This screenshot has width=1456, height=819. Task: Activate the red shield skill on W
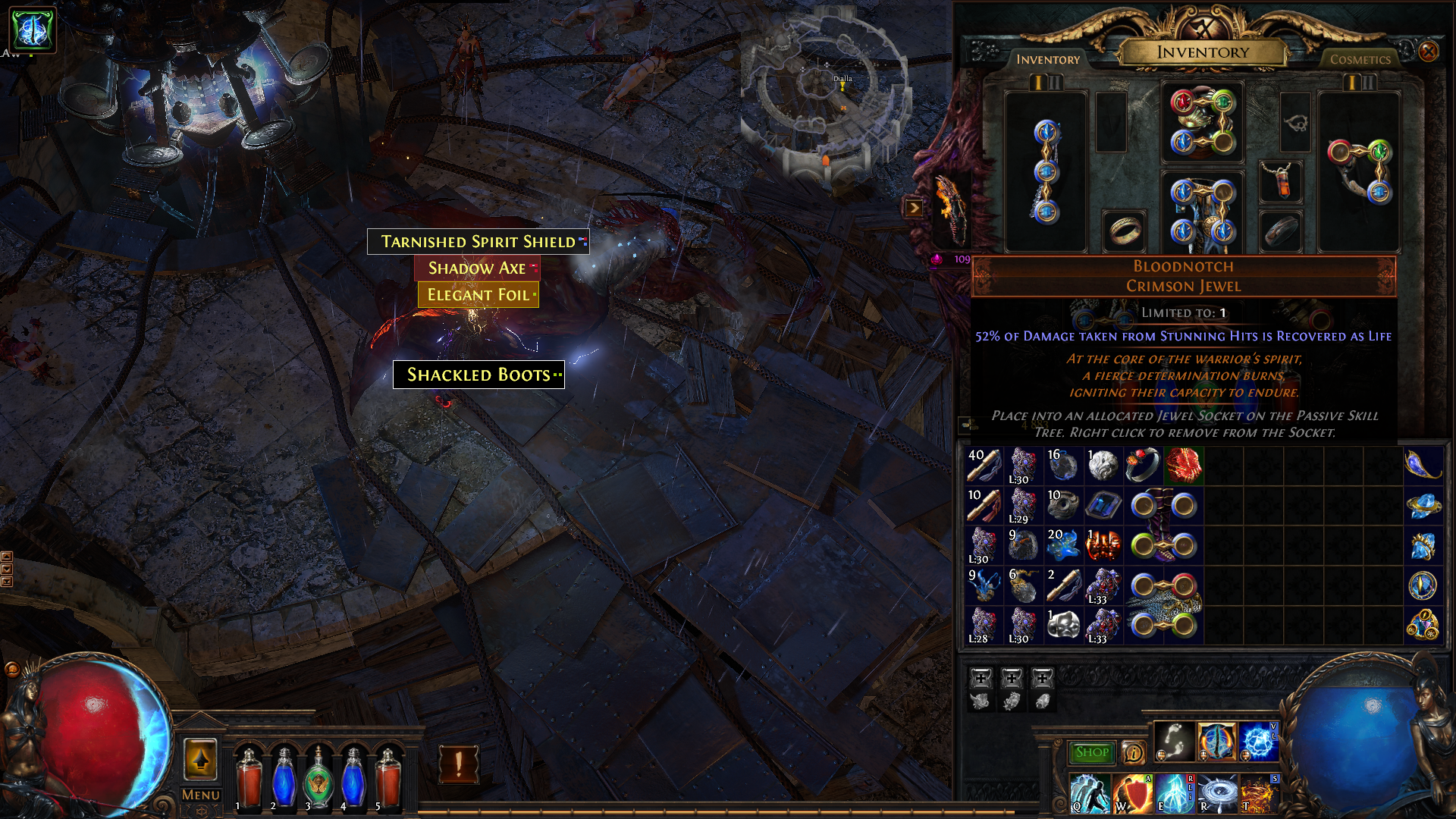[x=1131, y=793]
